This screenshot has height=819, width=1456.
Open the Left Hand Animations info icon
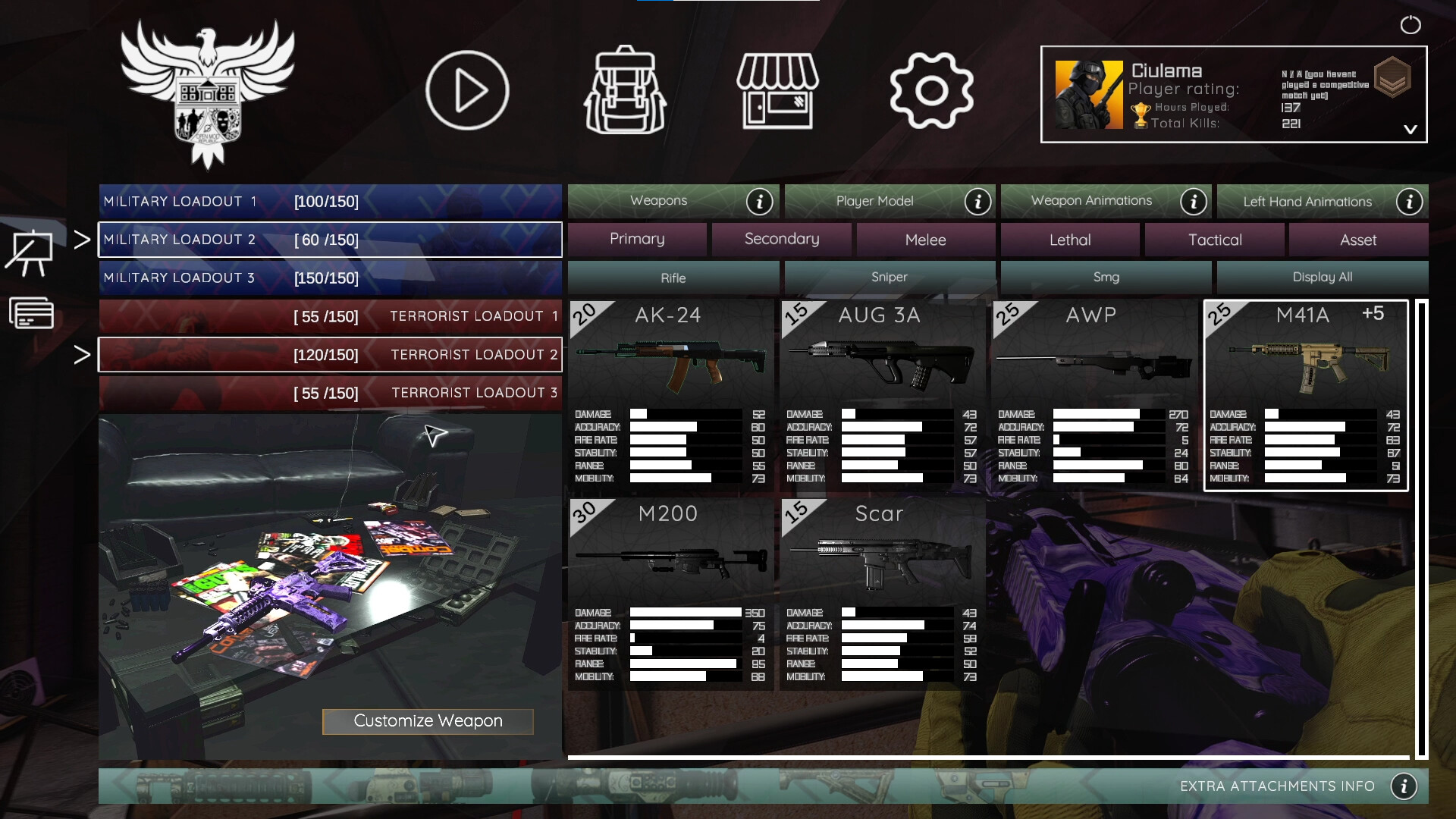[1409, 201]
